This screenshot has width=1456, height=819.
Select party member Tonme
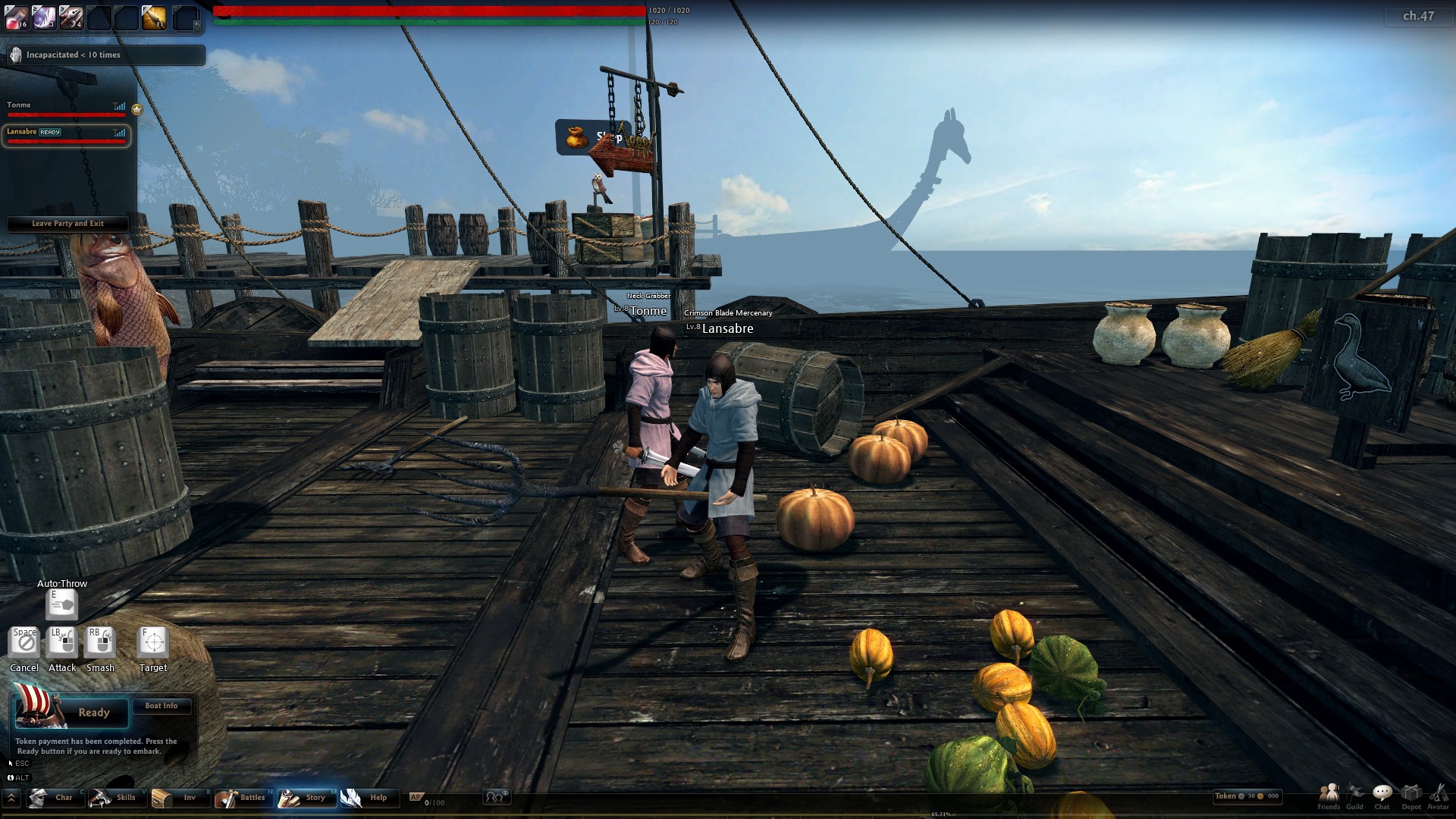pyautogui.click(x=65, y=109)
